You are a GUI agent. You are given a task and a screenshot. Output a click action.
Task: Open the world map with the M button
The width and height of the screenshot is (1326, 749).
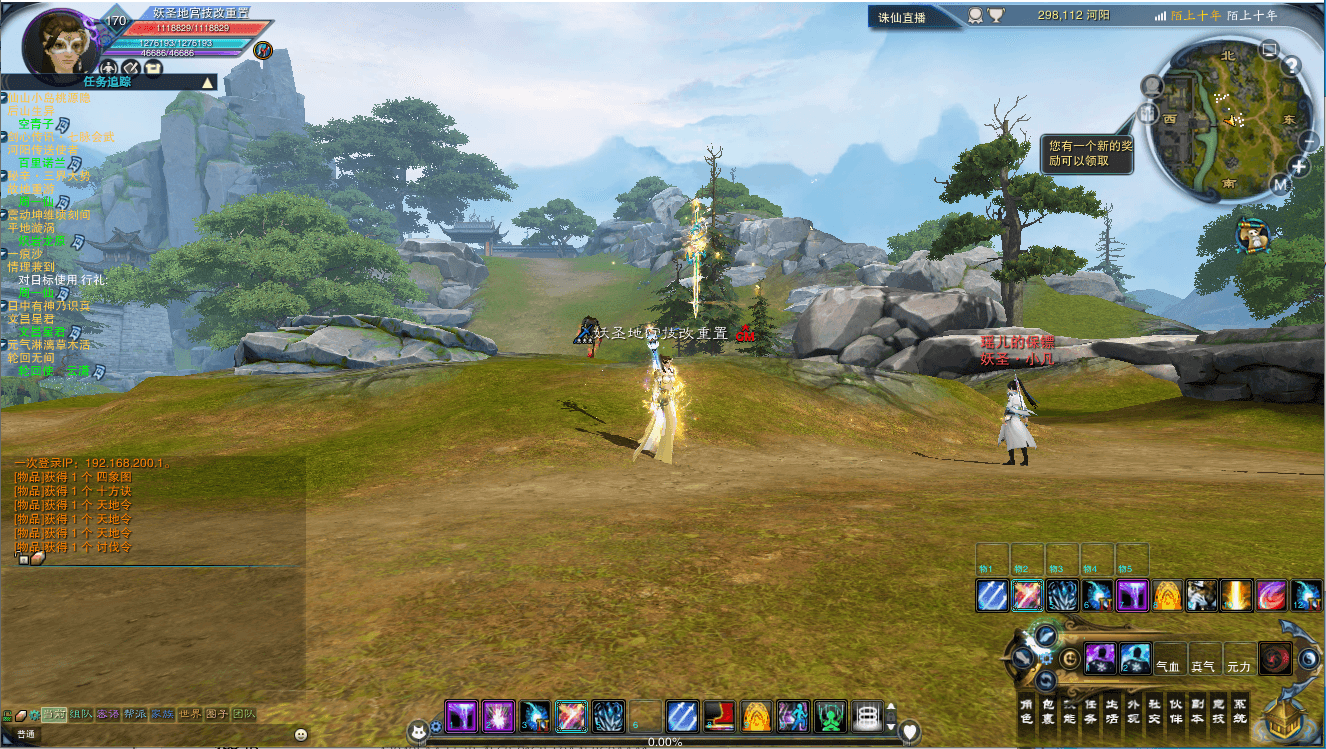click(x=1281, y=185)
